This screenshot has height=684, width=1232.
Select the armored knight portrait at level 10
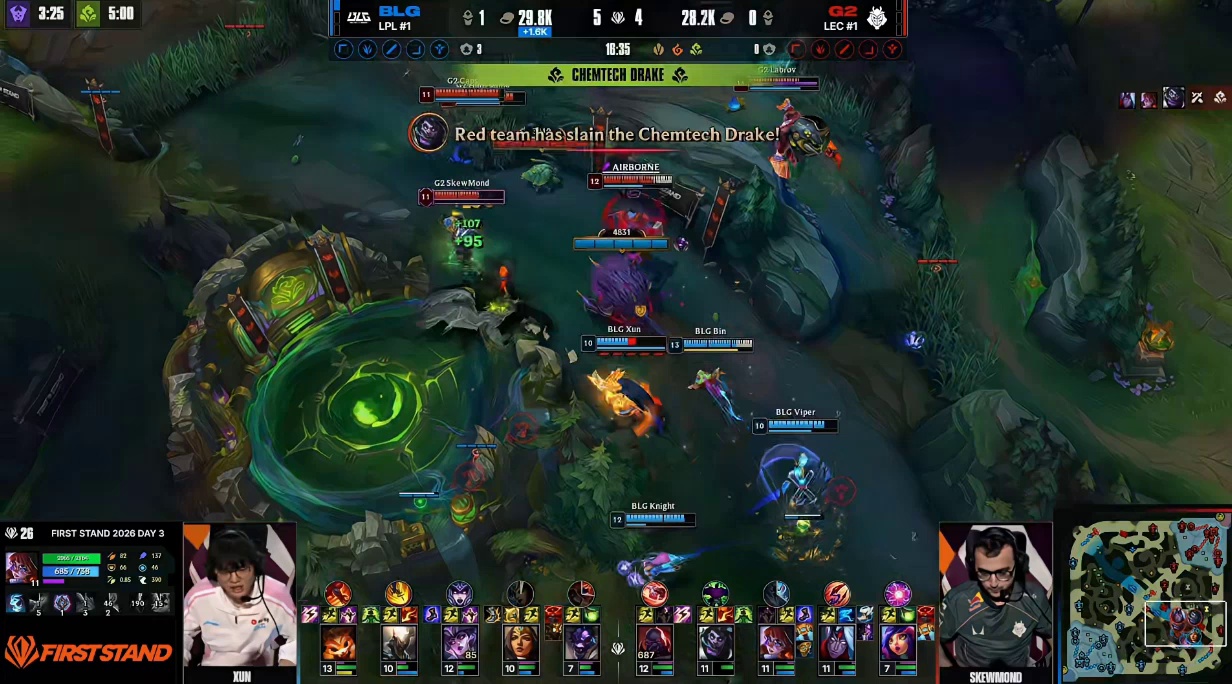click(399, 642)
